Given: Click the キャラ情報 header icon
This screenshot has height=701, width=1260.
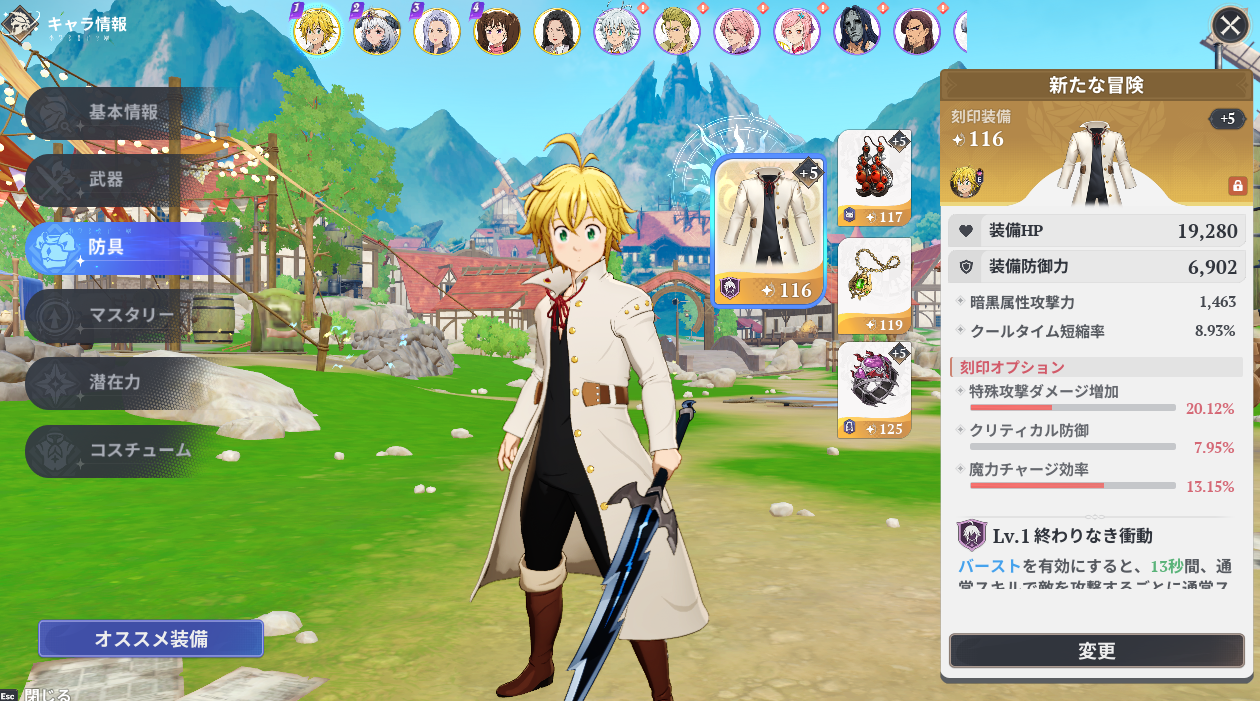Looking at the screenshot, I should 17,23.
